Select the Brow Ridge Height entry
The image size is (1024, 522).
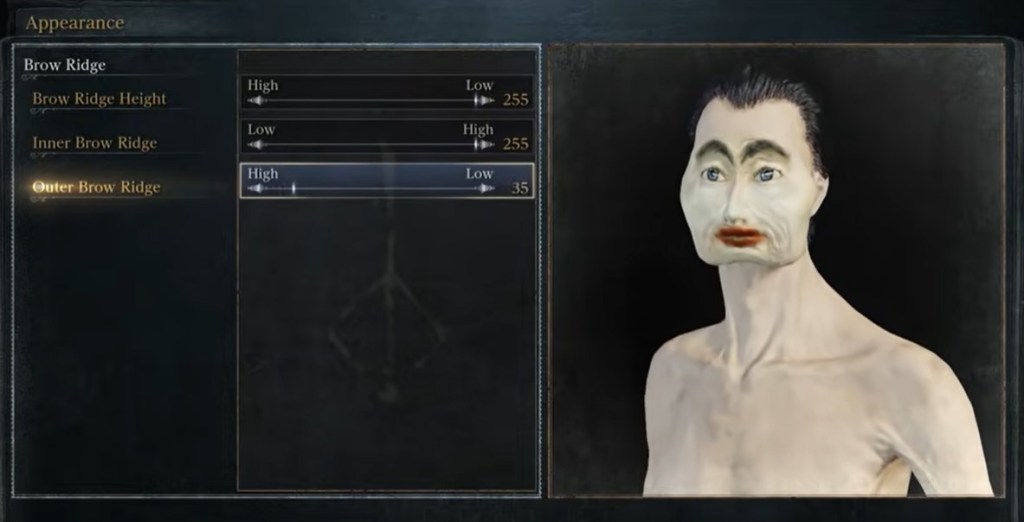(99, 99)
